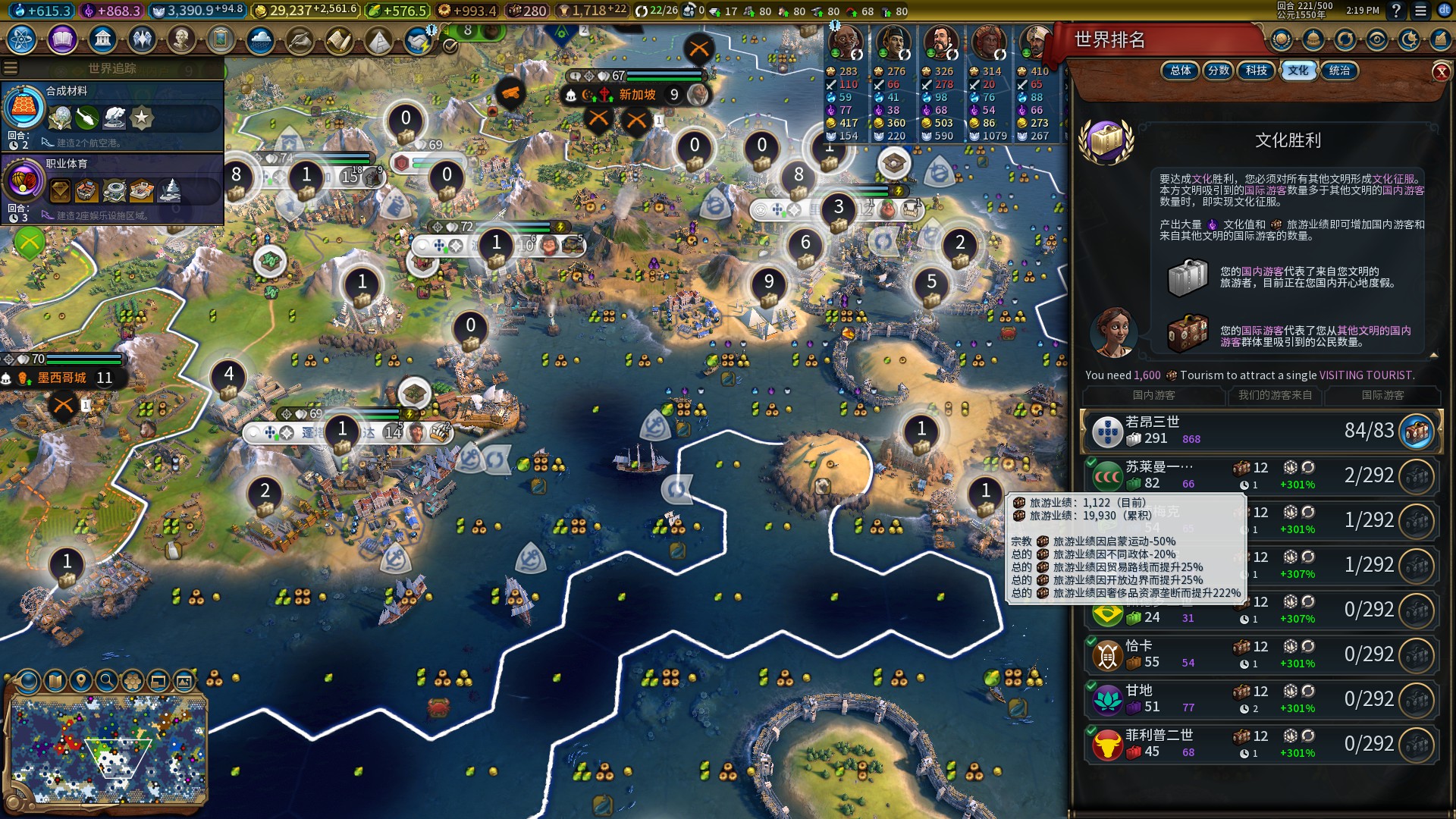Image resolution: width=1456 pixels, height=819 pixels.
Task: Click on the minimap
Action: click(x=108, y=749)
